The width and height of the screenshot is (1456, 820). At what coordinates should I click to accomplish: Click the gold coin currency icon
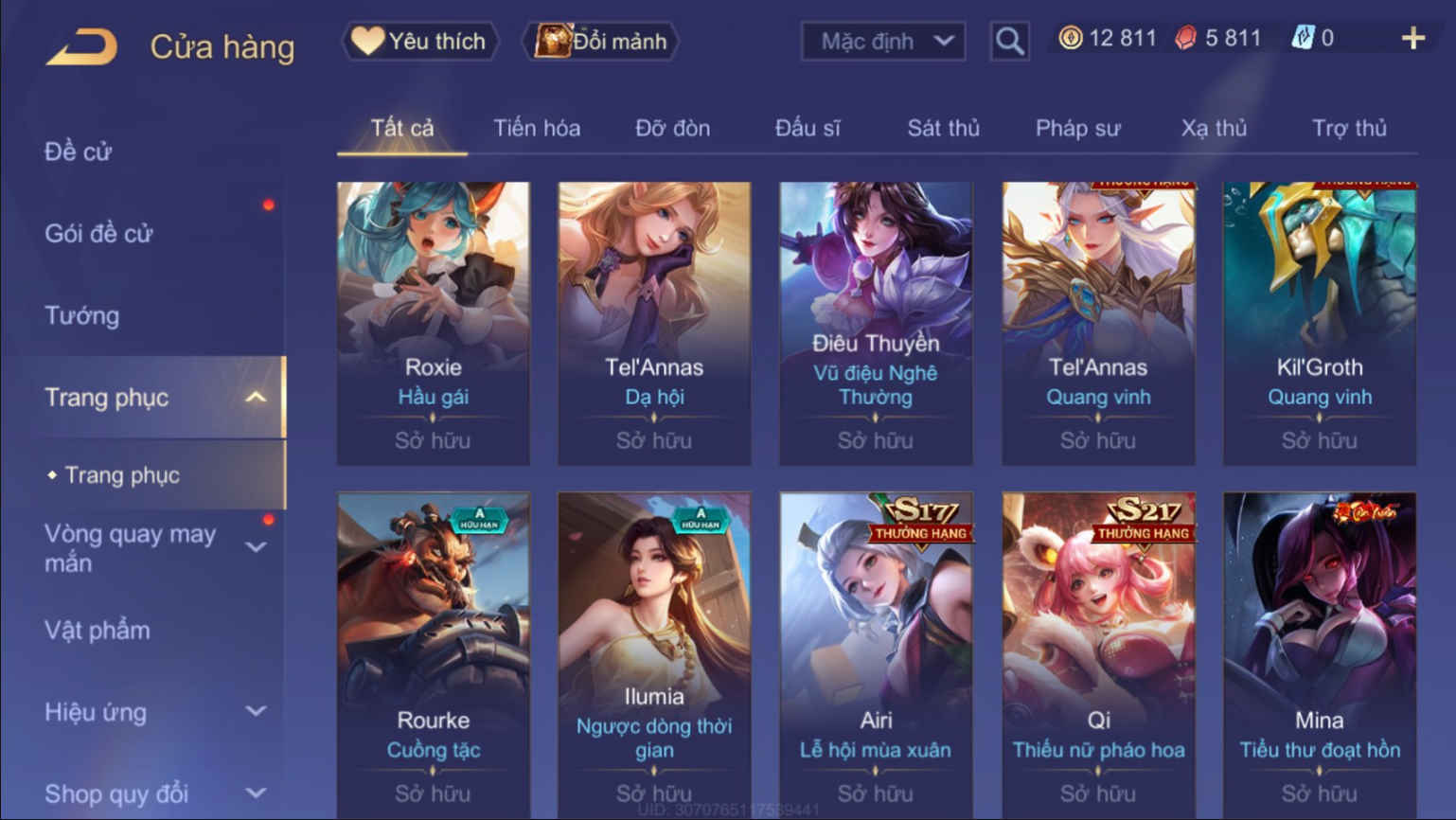point(1071,38)
